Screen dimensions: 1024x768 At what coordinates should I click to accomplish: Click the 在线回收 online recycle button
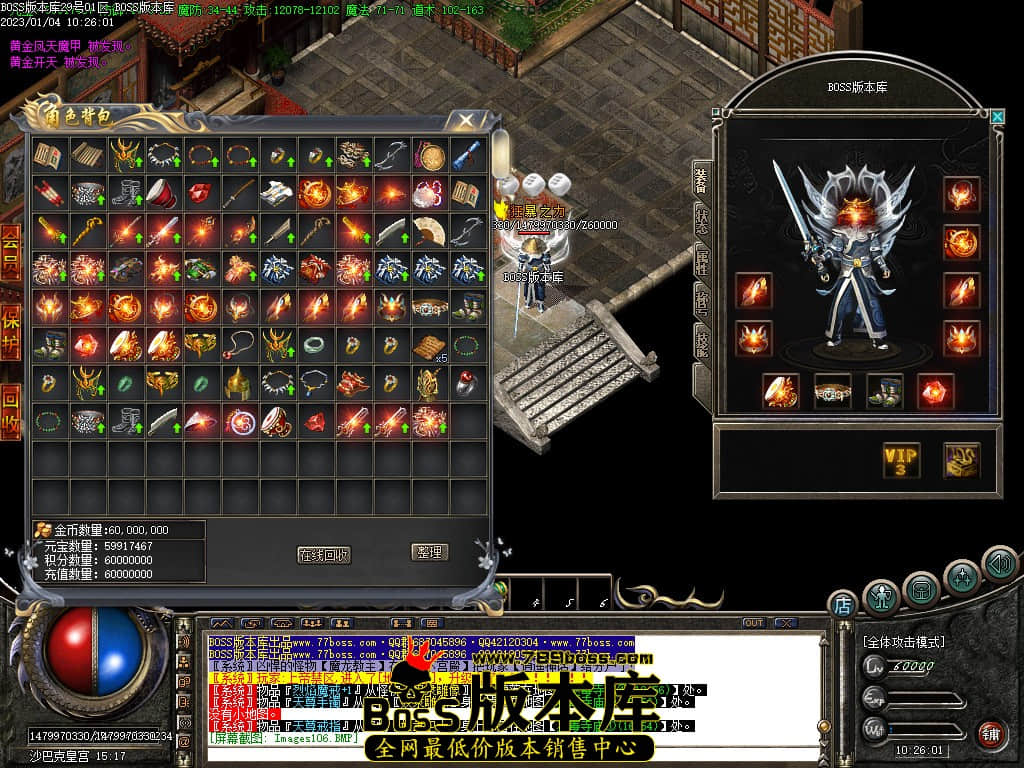coord(324,555)
